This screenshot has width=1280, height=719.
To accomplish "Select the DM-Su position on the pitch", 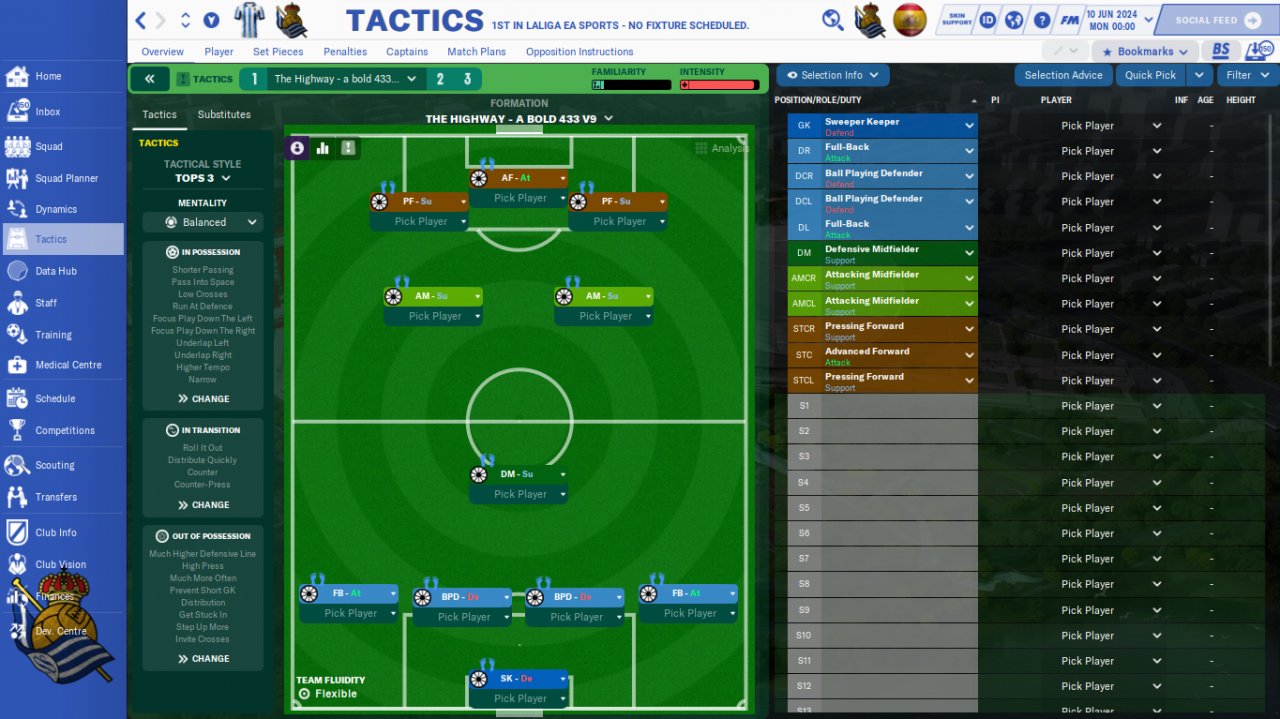I will coord(519,474).
